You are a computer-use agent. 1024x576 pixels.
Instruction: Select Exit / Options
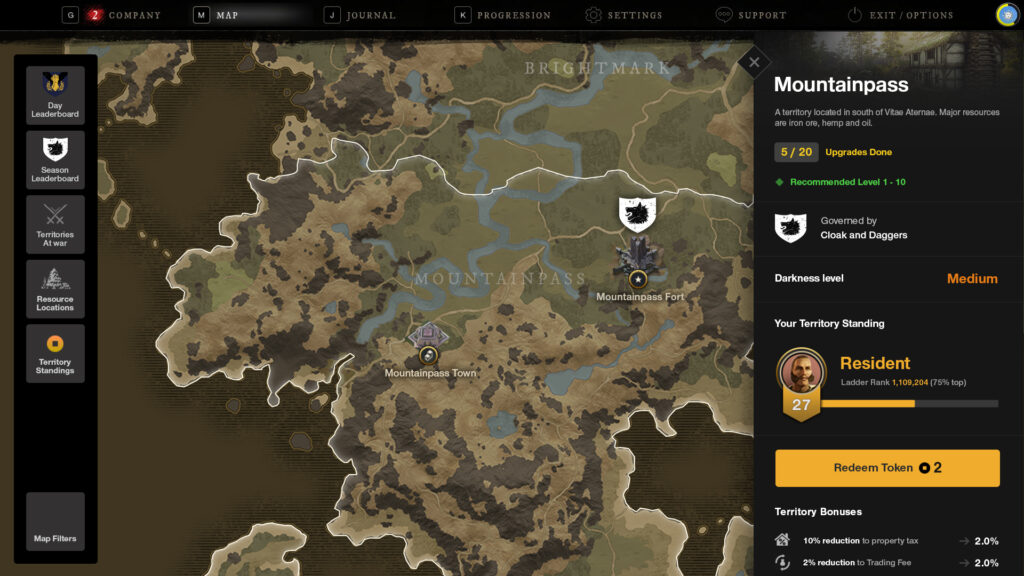pos(910,15)
